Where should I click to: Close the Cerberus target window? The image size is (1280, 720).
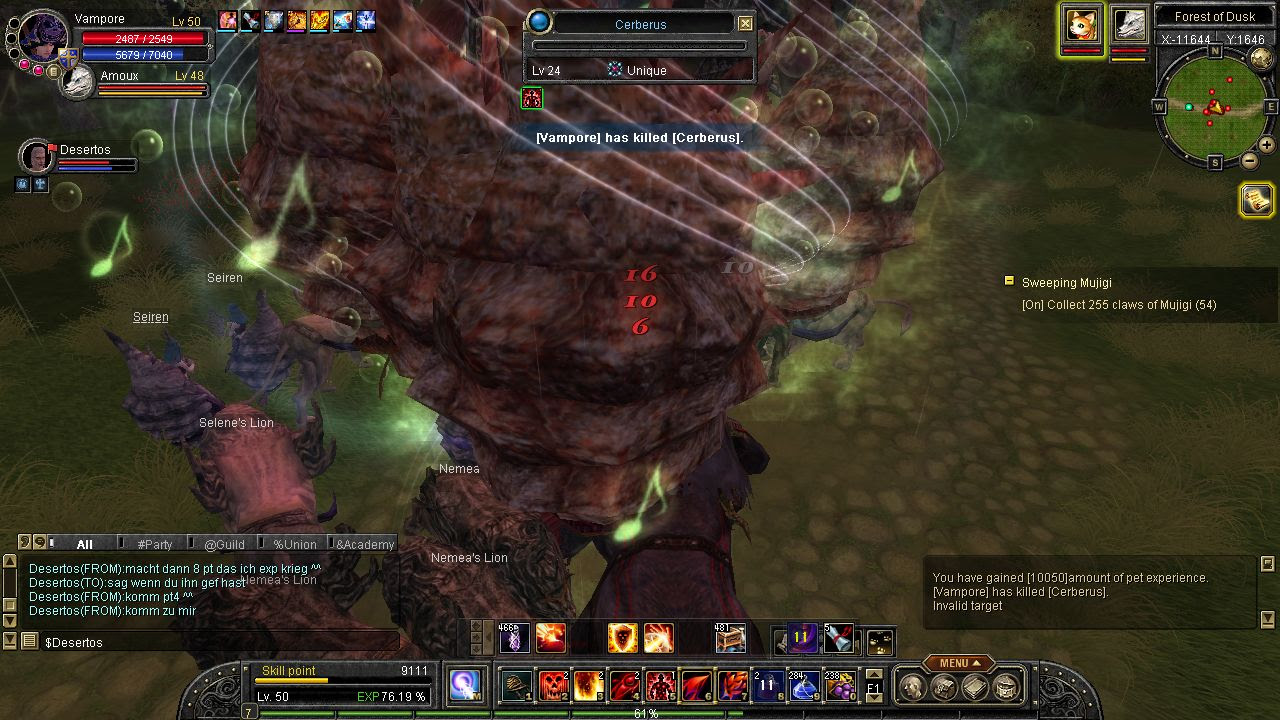(745, 24)
